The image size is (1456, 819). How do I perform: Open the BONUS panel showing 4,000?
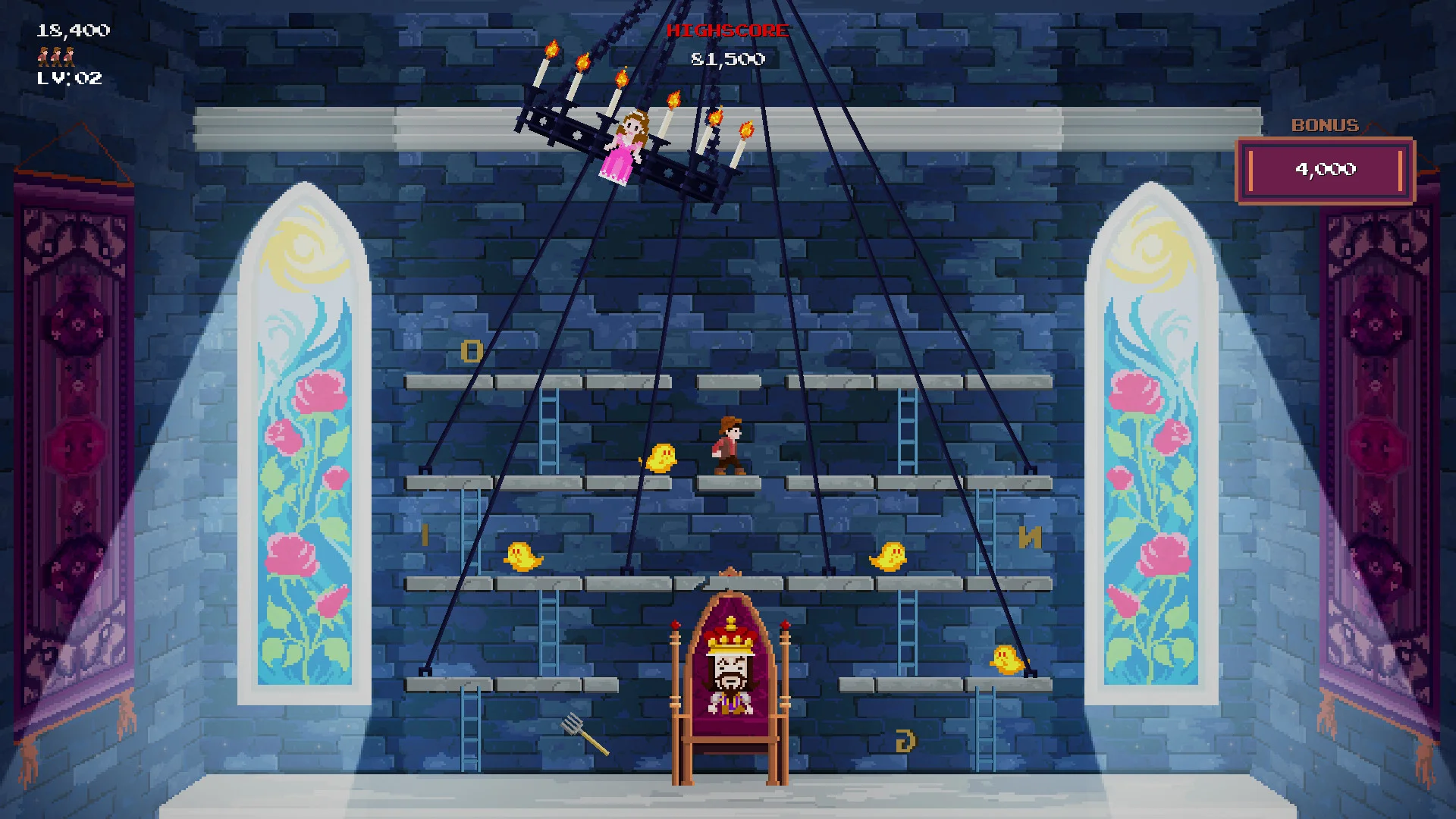coord(1325,171)
